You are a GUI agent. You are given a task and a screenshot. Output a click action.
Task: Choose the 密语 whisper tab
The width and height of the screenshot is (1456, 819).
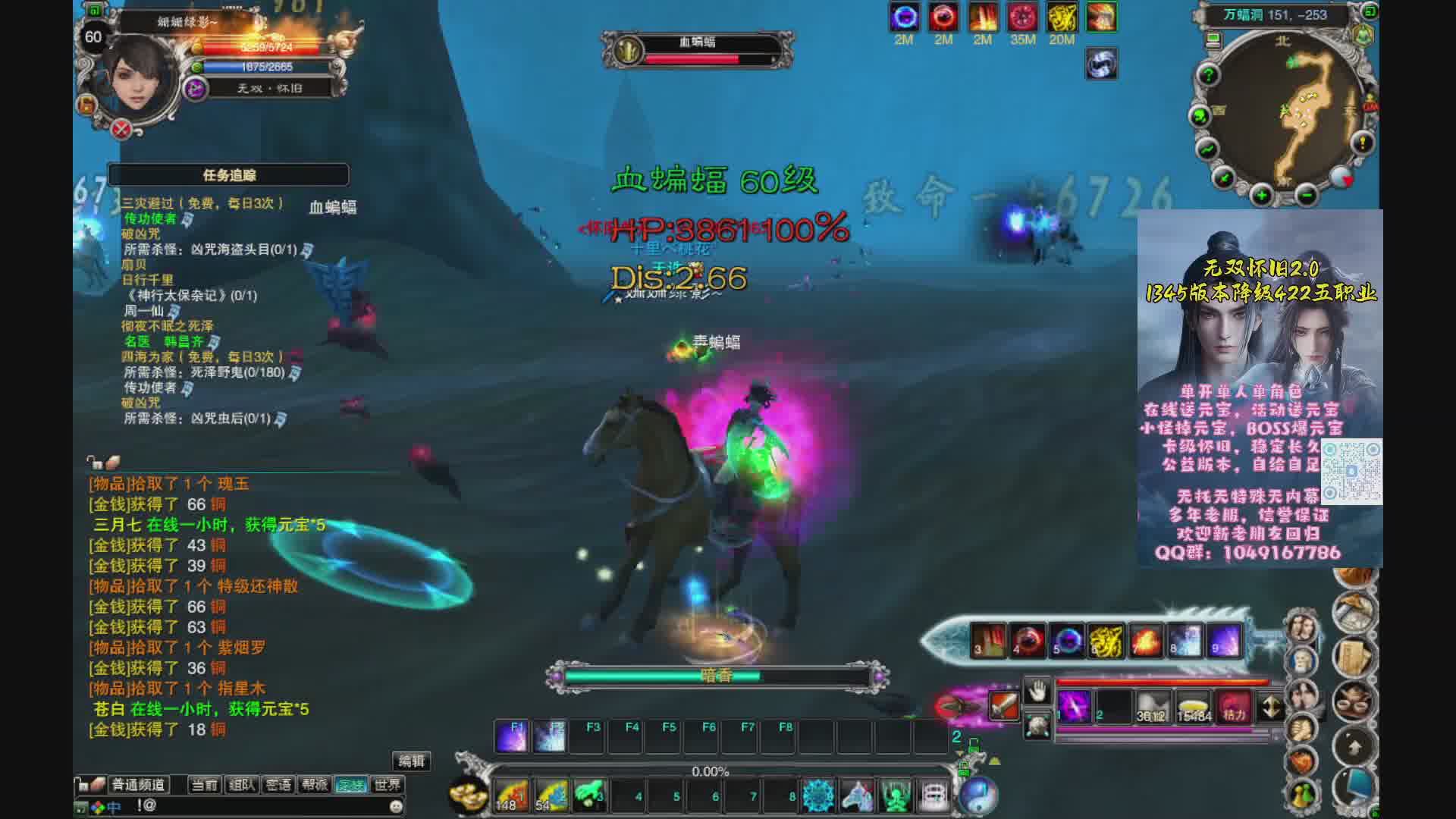click(x=278, y=785)
